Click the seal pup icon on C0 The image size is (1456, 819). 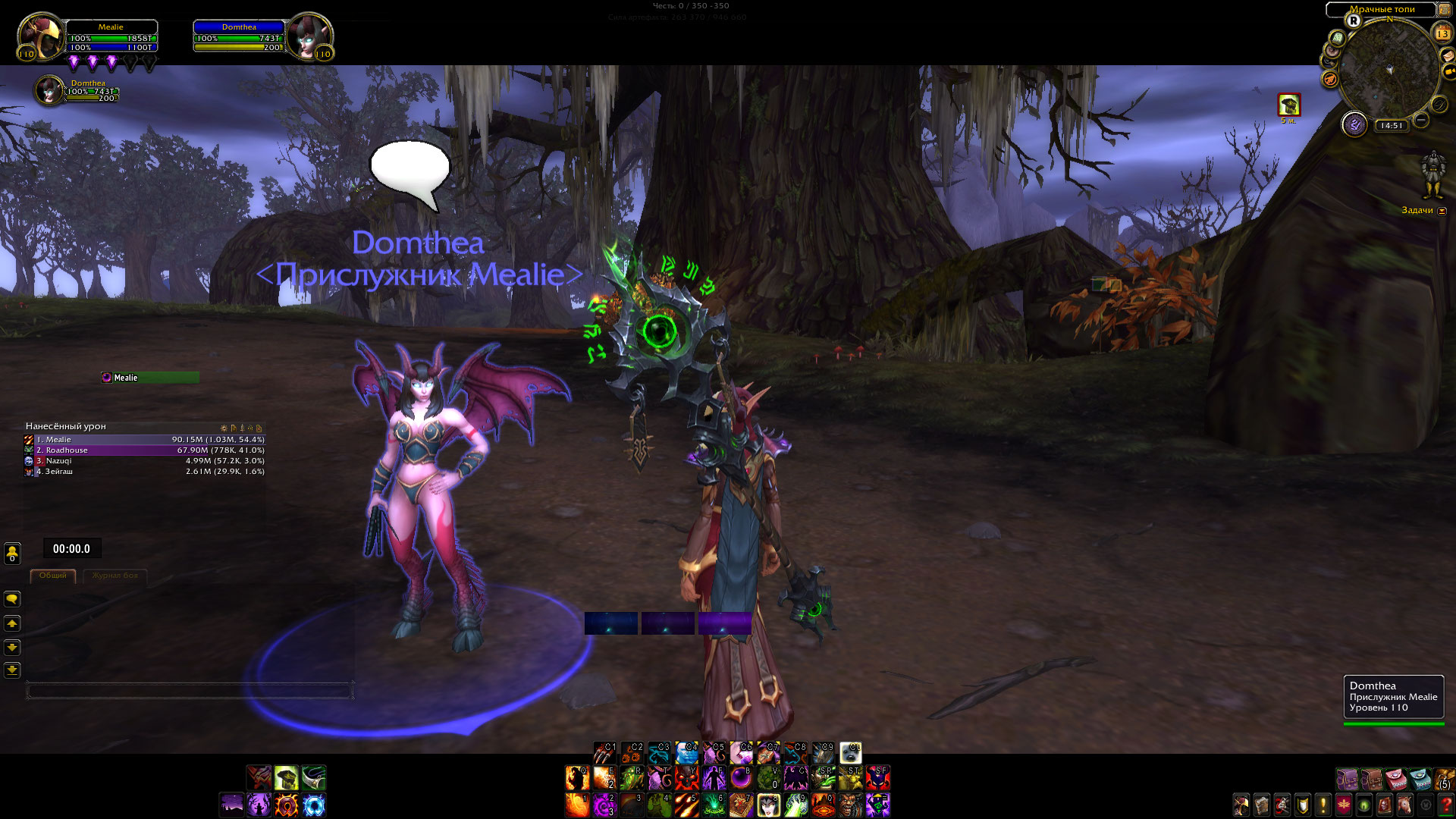pyautogui.click(x=850, y=752)
